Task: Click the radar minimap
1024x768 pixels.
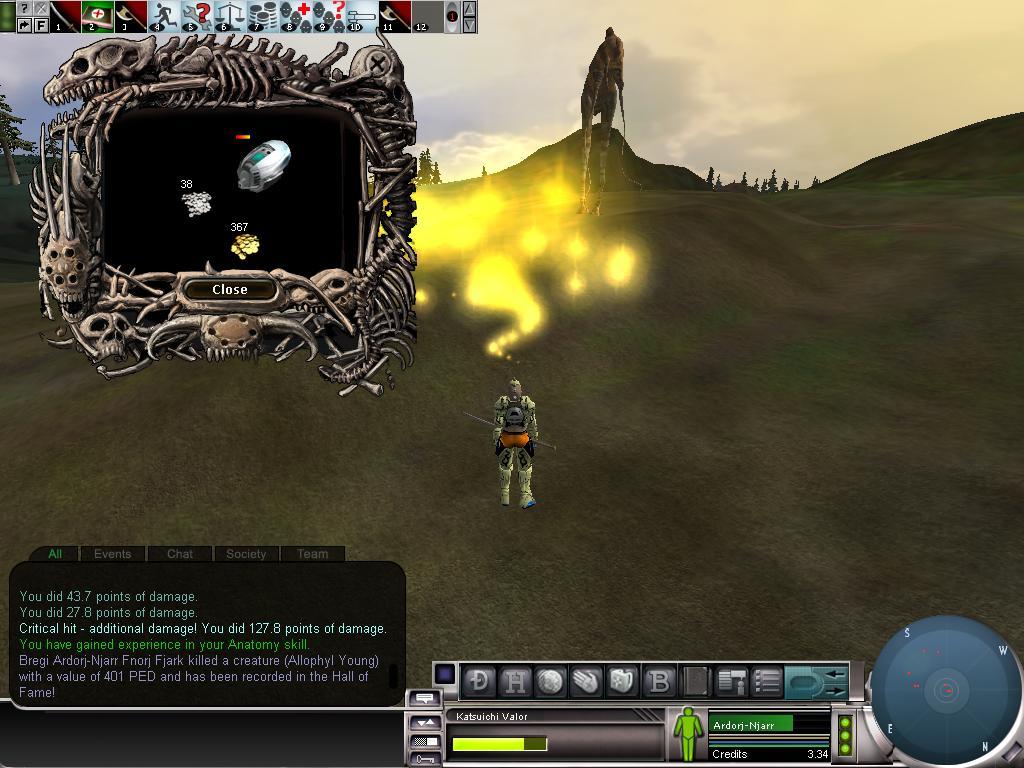Action: click(x=946, y=689)
